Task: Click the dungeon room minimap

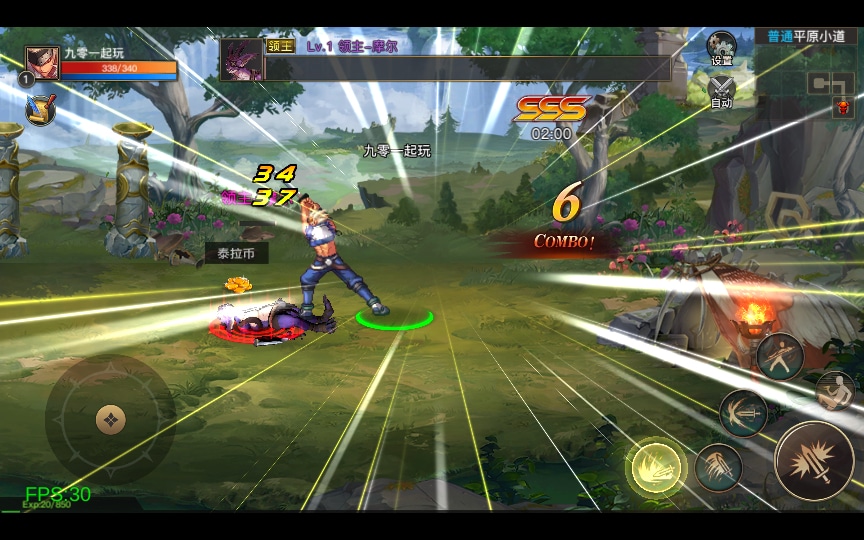Action: click(x=832, y=84)
